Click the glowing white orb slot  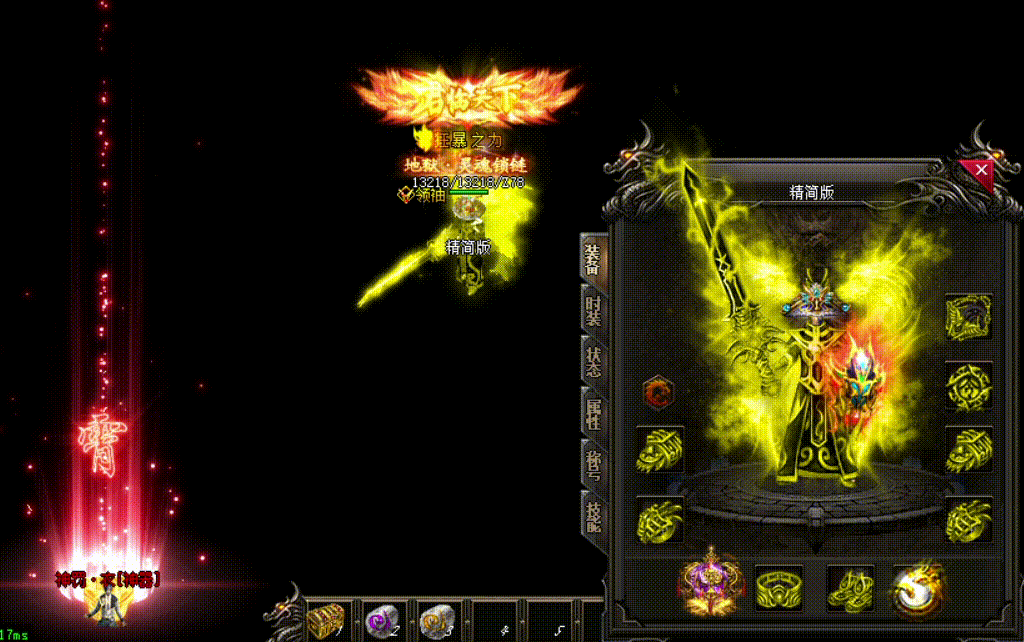tap(915, 587)
